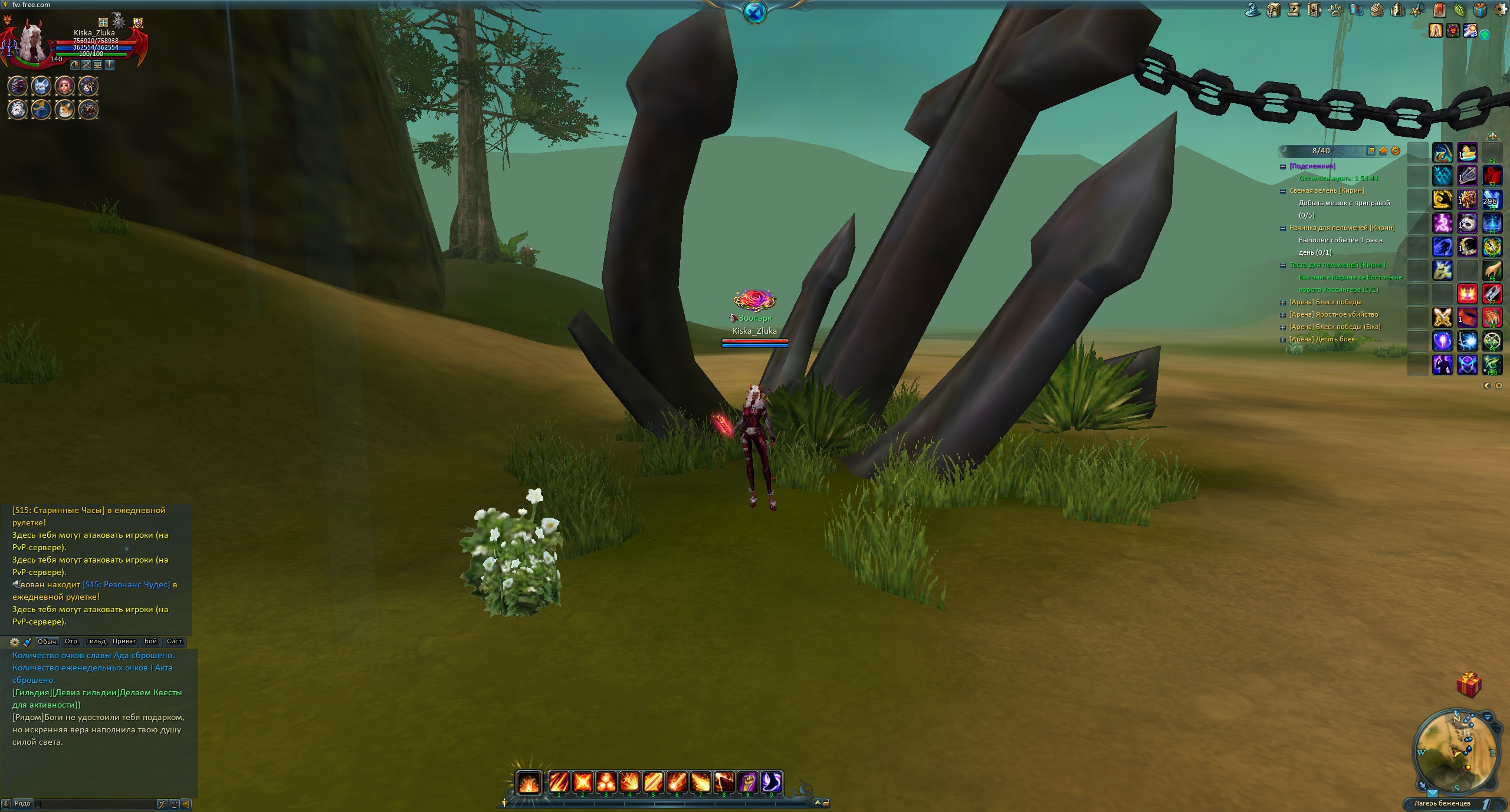Switch chat to the Гильд. tab
Viewport: 1510px width, 812px height.
pos(96,642)
